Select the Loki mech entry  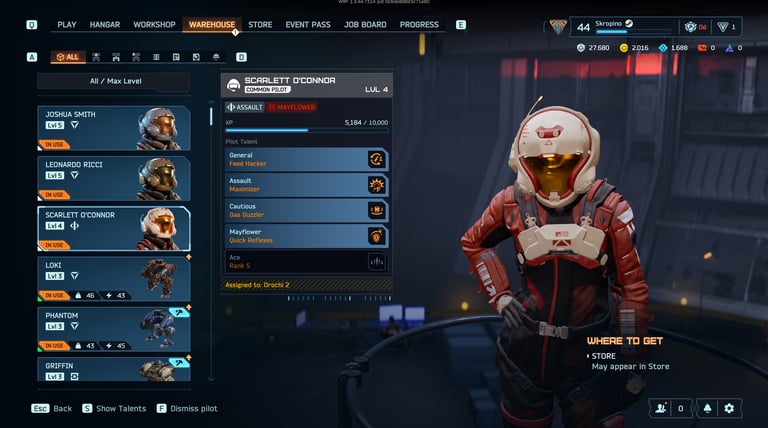point(113,279)
